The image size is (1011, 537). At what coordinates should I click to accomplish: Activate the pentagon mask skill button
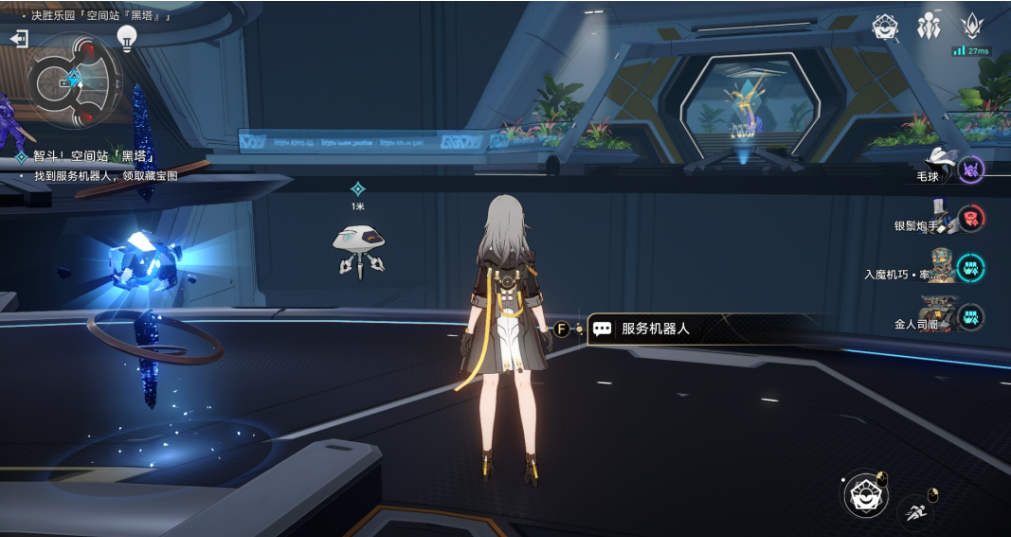tap(864, 494)
